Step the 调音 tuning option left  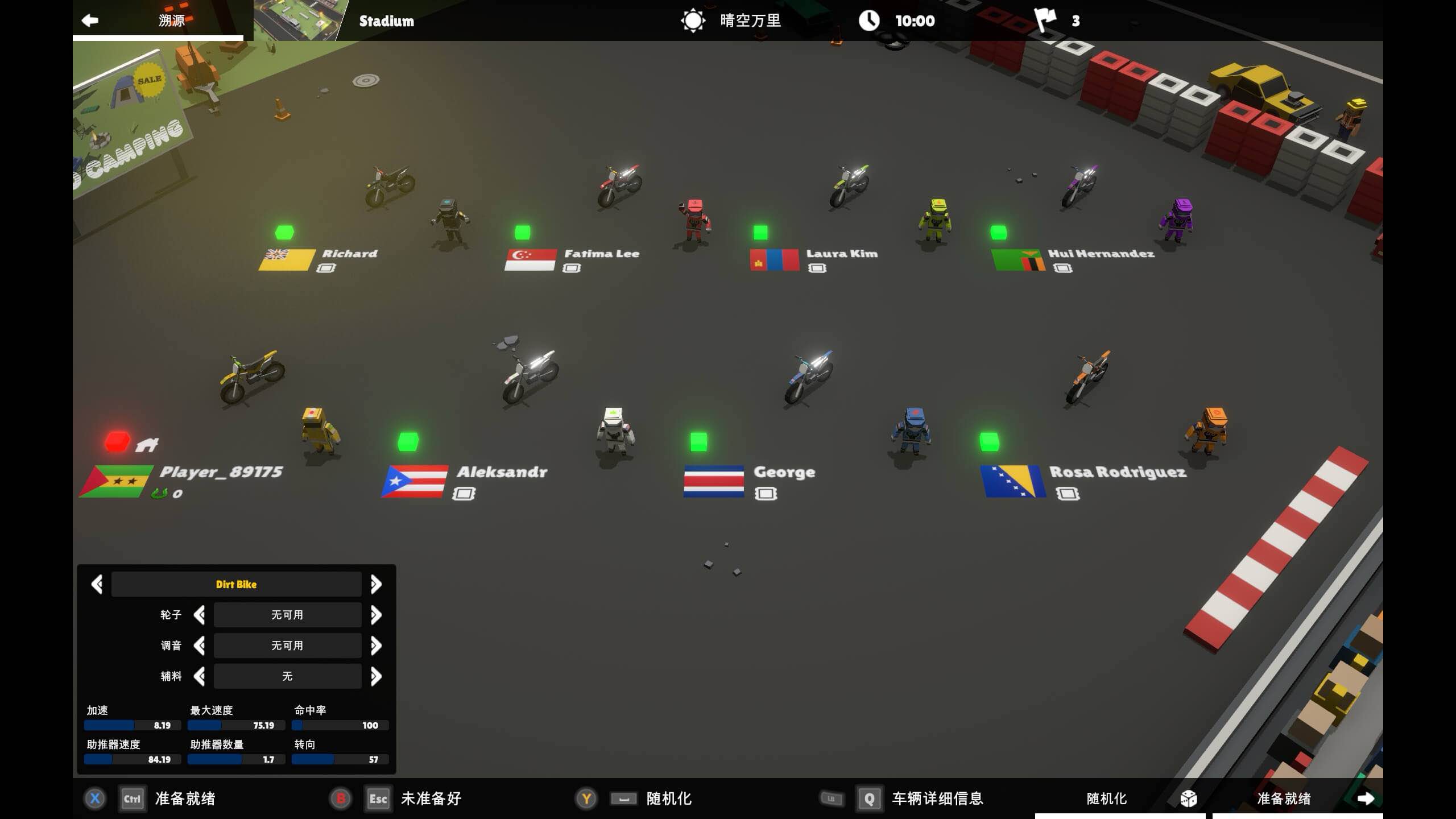[199, 646]
